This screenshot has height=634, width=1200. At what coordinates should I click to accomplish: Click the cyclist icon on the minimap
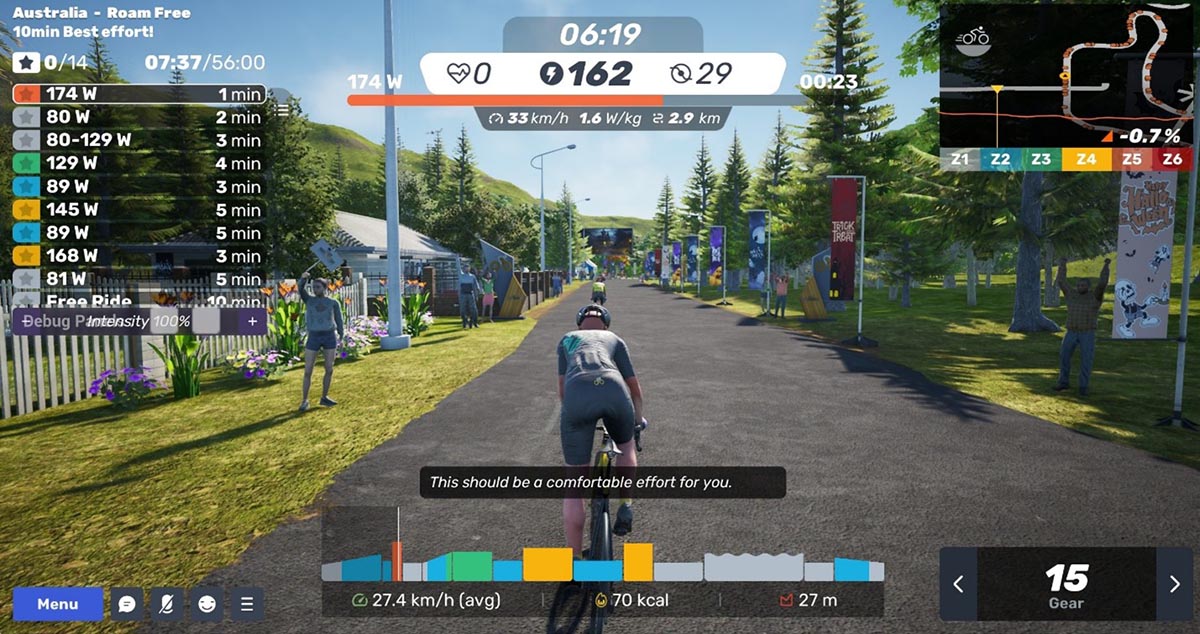(972, 40)
